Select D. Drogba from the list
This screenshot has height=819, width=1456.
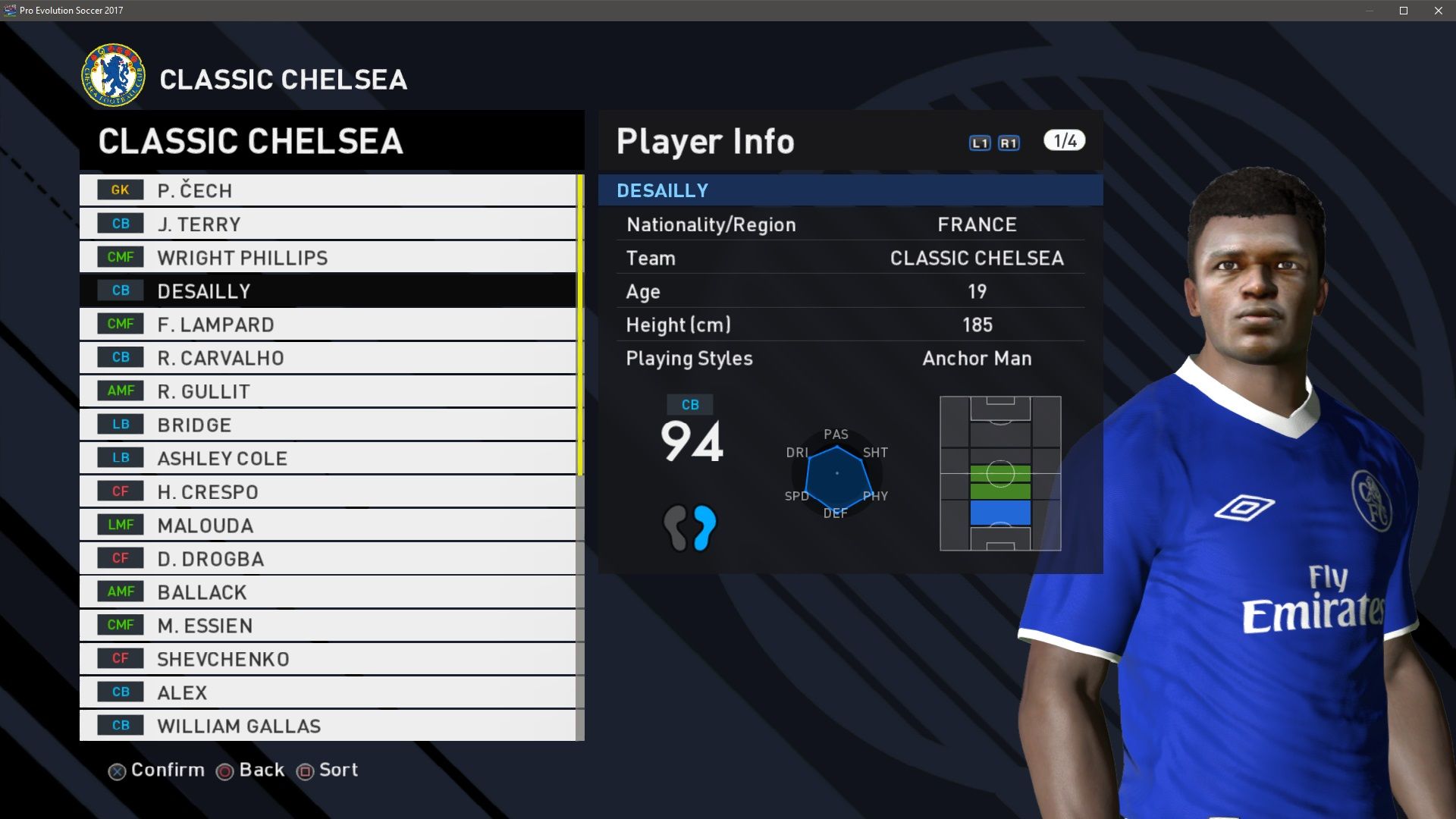tap(328, 559)
